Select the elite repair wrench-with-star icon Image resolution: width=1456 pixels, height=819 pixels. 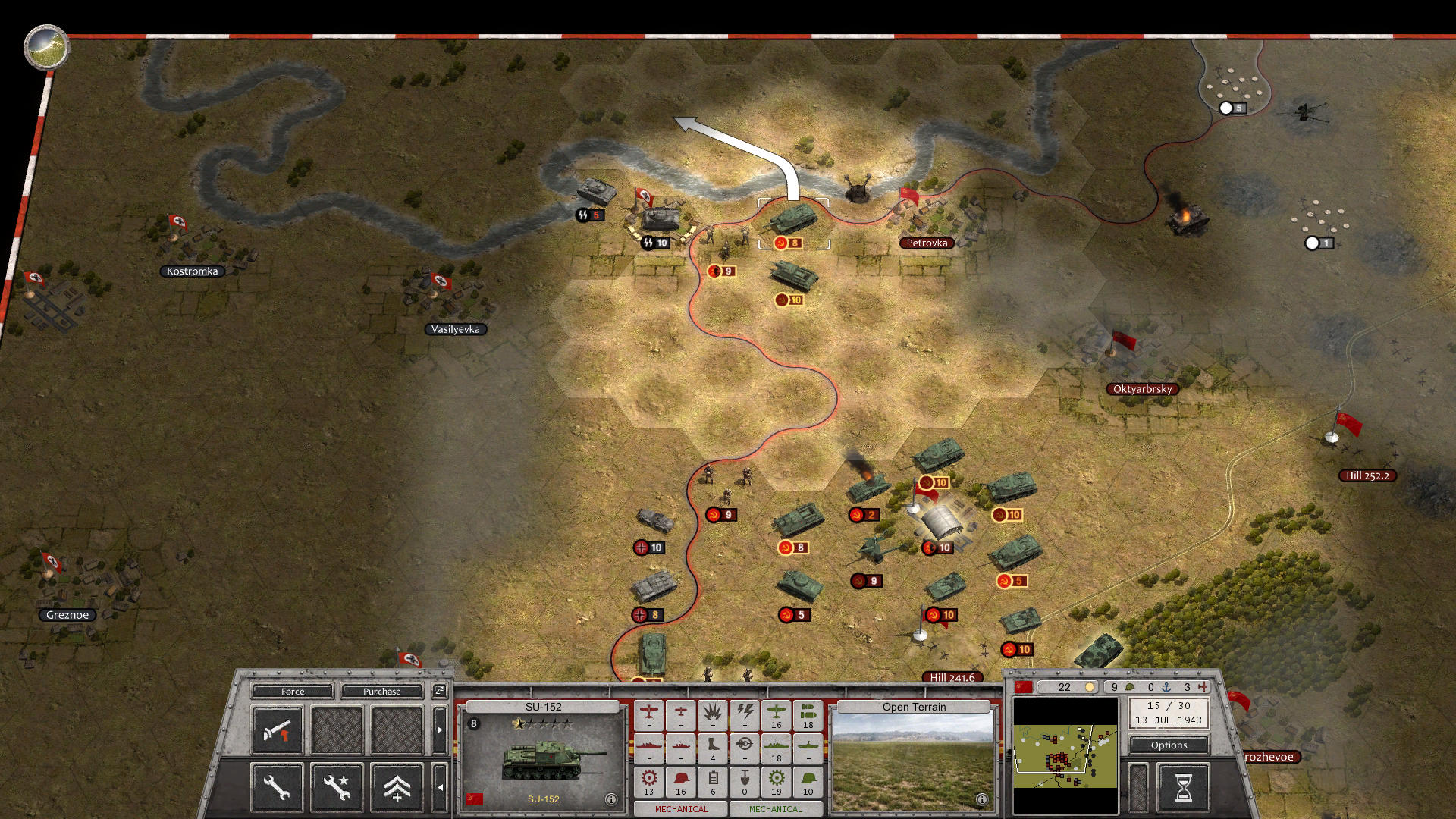337,788
